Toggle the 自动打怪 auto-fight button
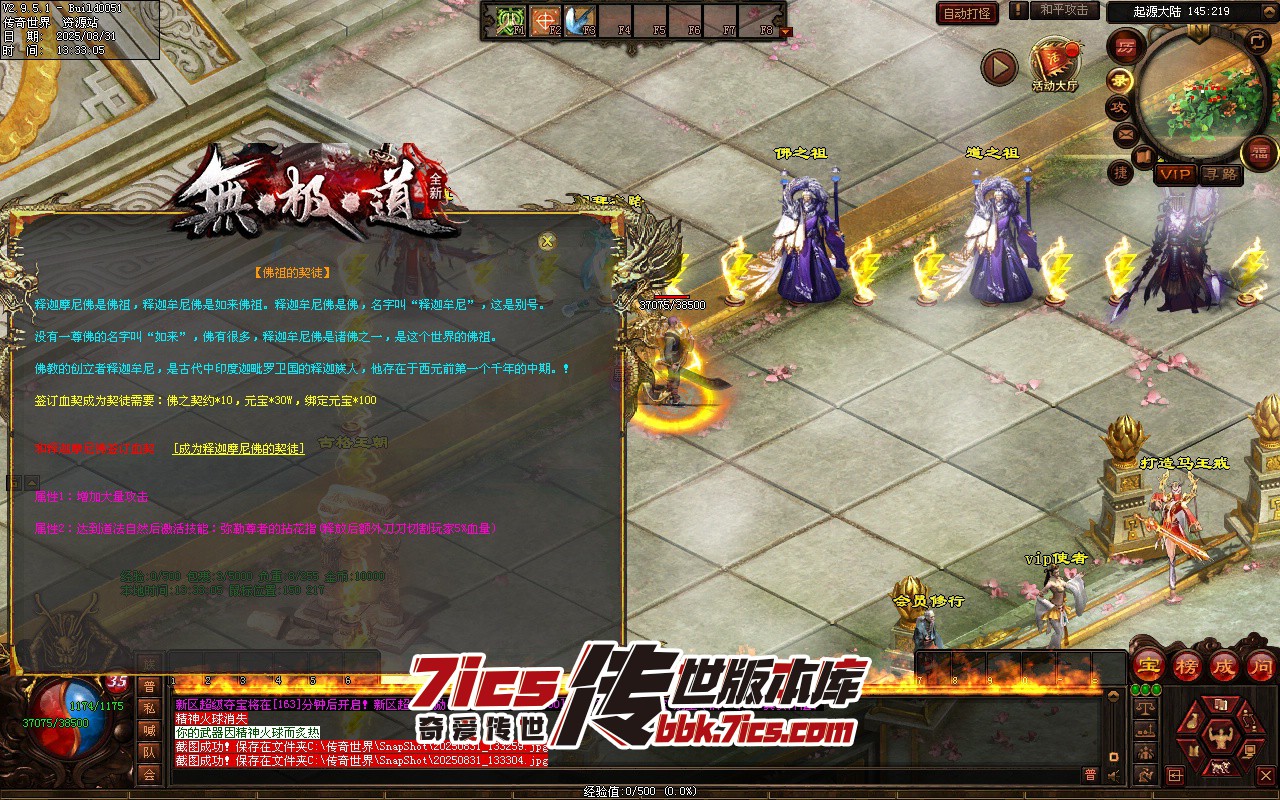The image size is (1280, 800). click(967, 13)
